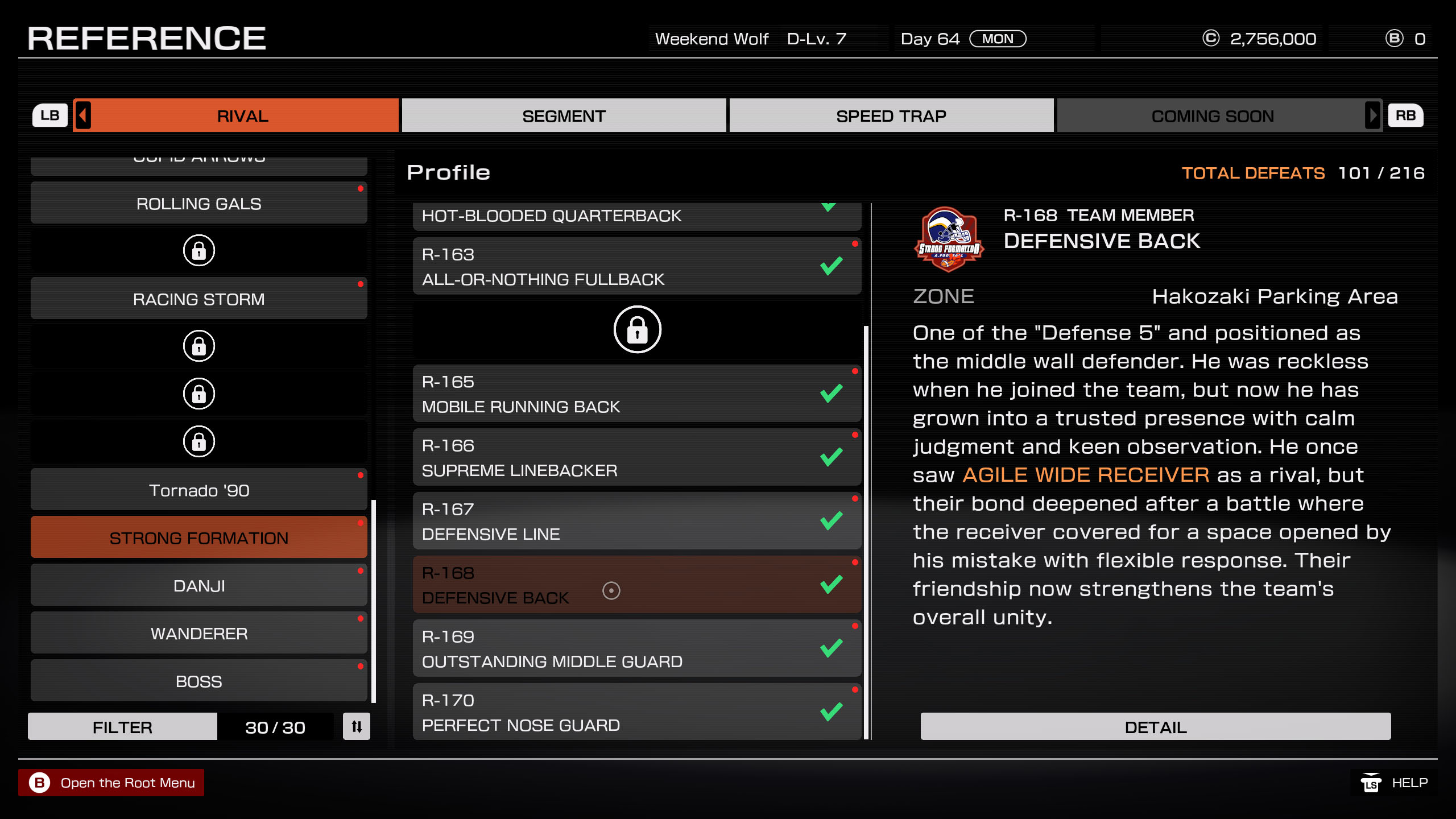
Task: Select R-167 Defensive Line profile
Action: [x=636, y=522]
